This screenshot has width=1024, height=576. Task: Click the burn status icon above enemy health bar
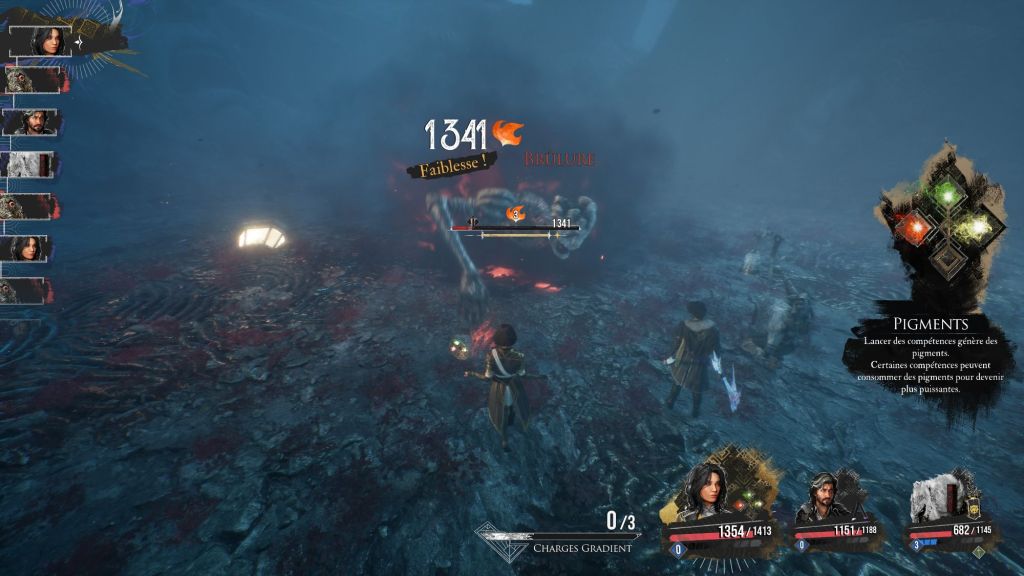tap(516, 214)
